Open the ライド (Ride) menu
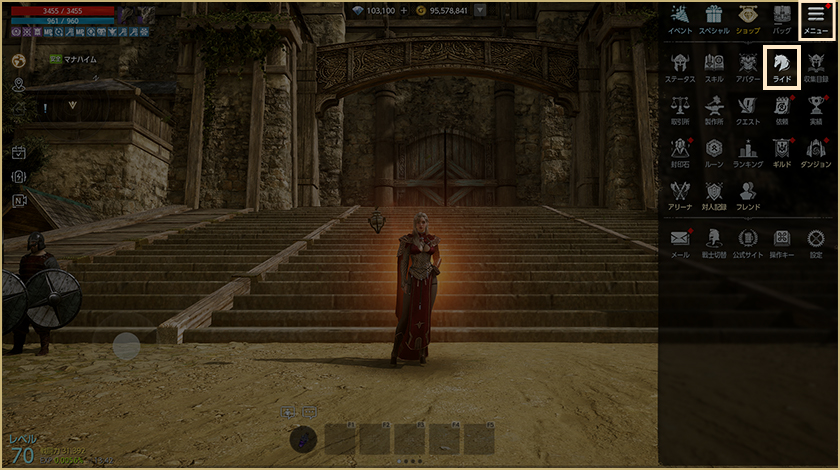Screen dimensions: 840x470 (781, 66)
